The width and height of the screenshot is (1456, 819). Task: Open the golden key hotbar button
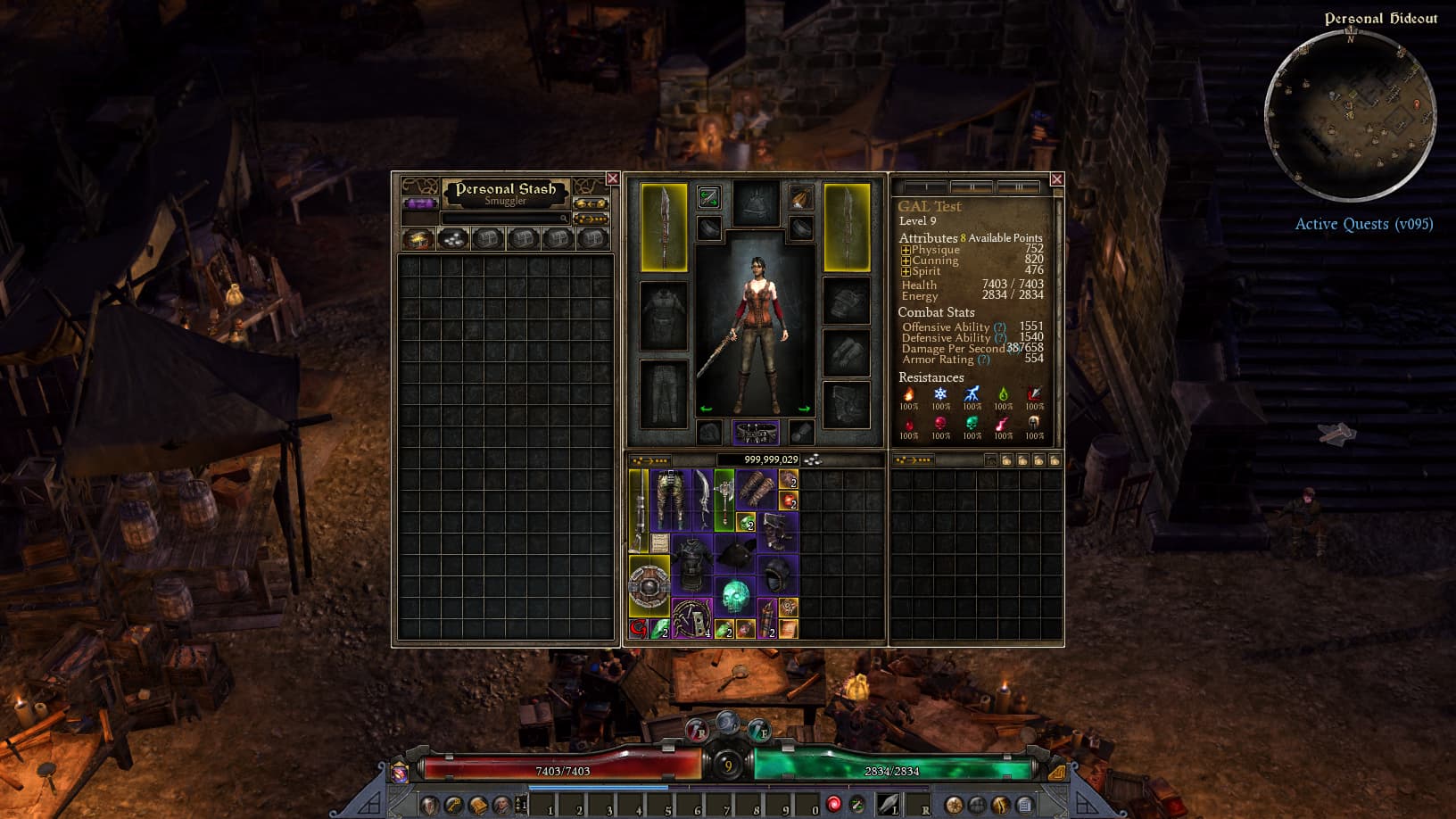pos(453,806)
